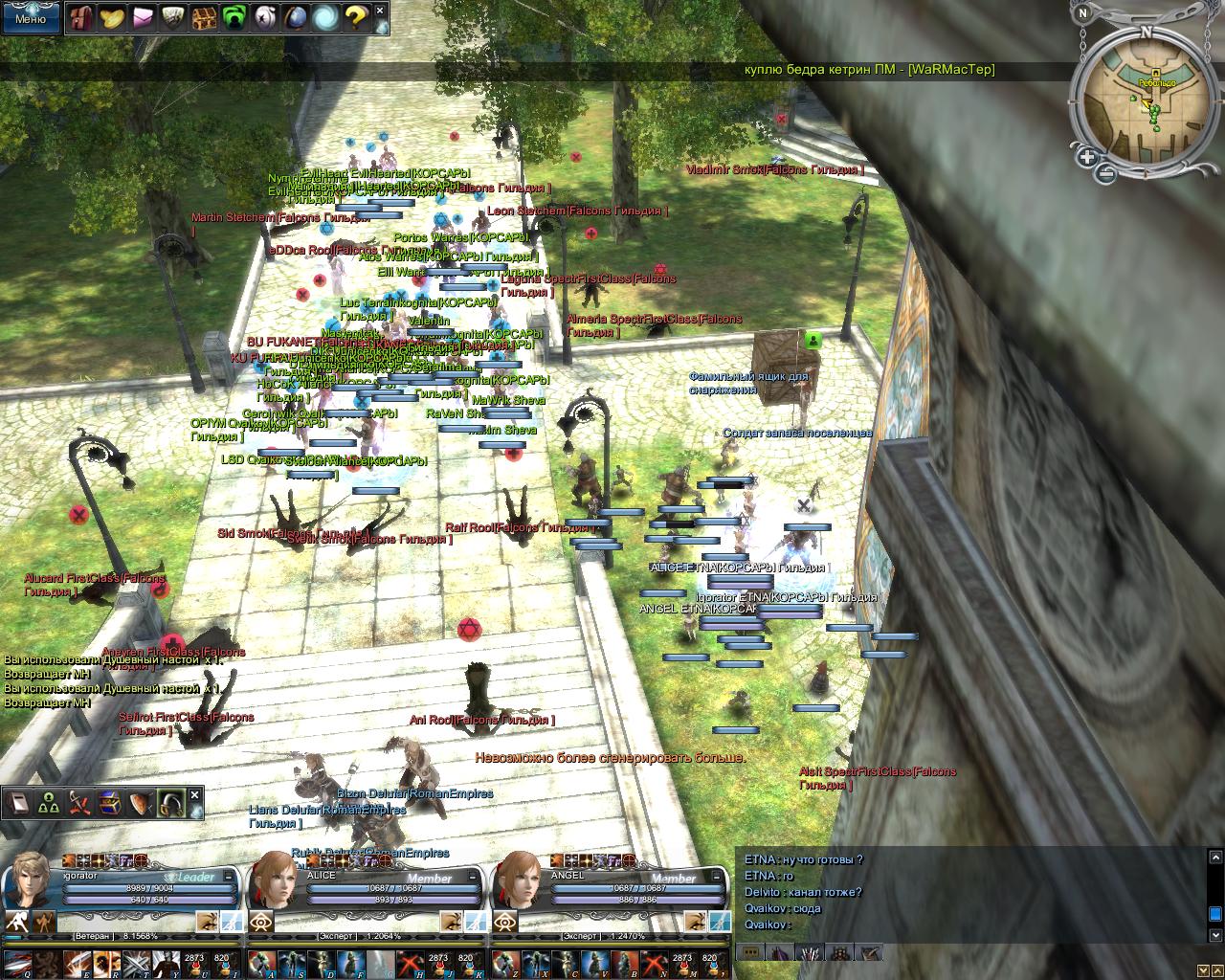
Task: Open the green three-person party icon
Action: (x=50, y=804)
